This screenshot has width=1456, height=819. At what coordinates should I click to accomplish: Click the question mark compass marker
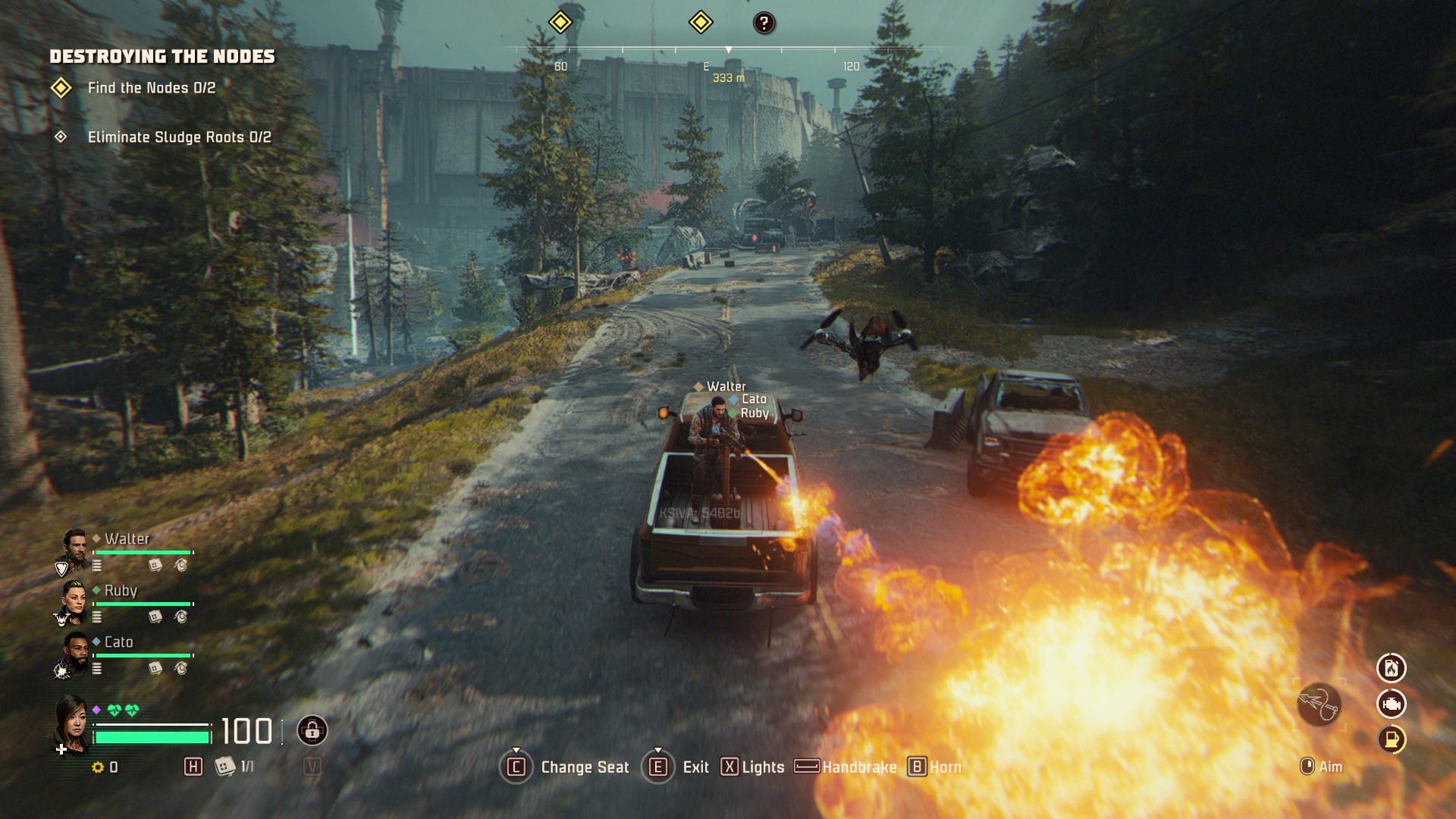764,23
